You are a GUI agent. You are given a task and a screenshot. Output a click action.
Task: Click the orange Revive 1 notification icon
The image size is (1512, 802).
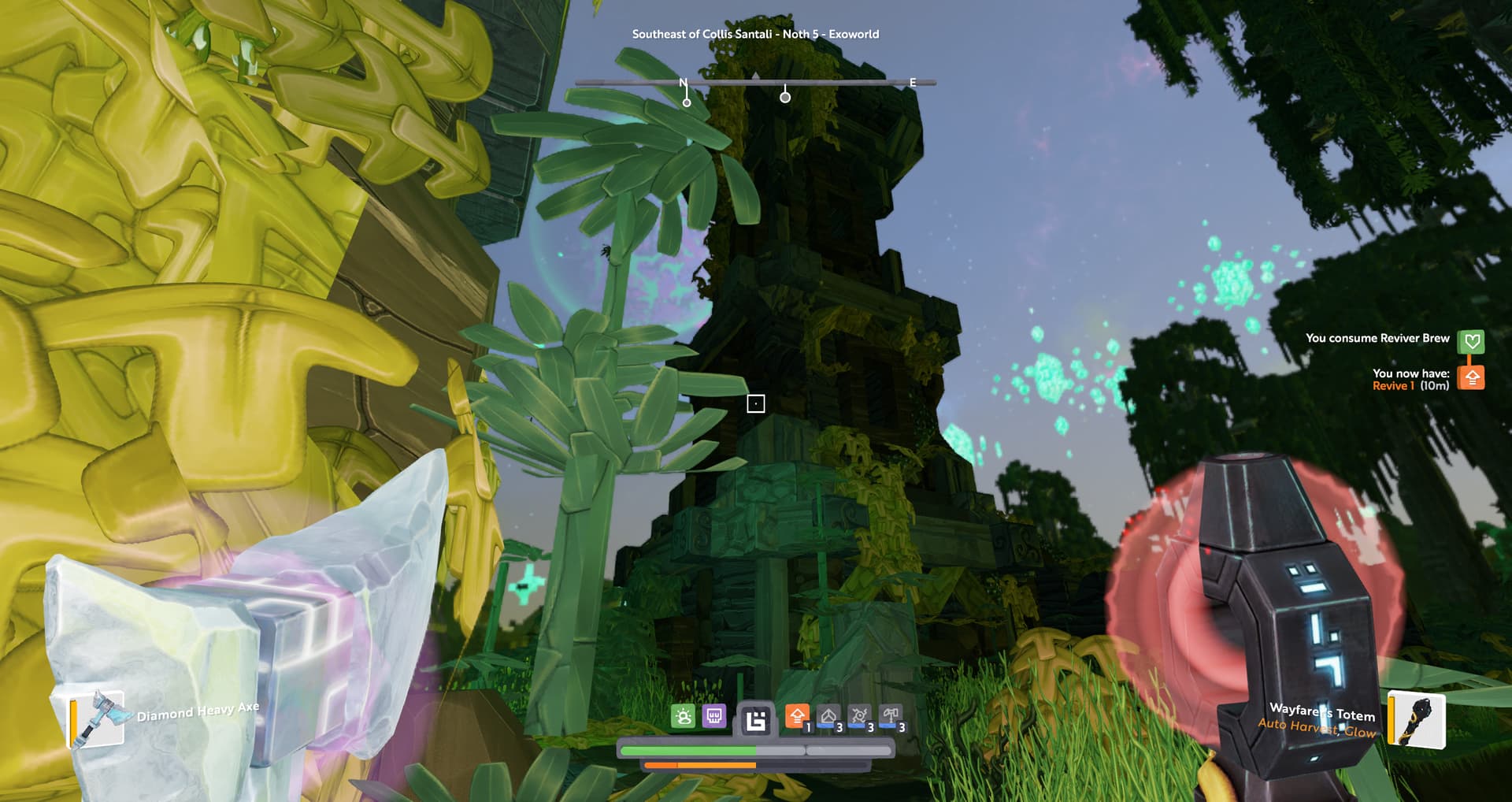tap(1471, 378)
